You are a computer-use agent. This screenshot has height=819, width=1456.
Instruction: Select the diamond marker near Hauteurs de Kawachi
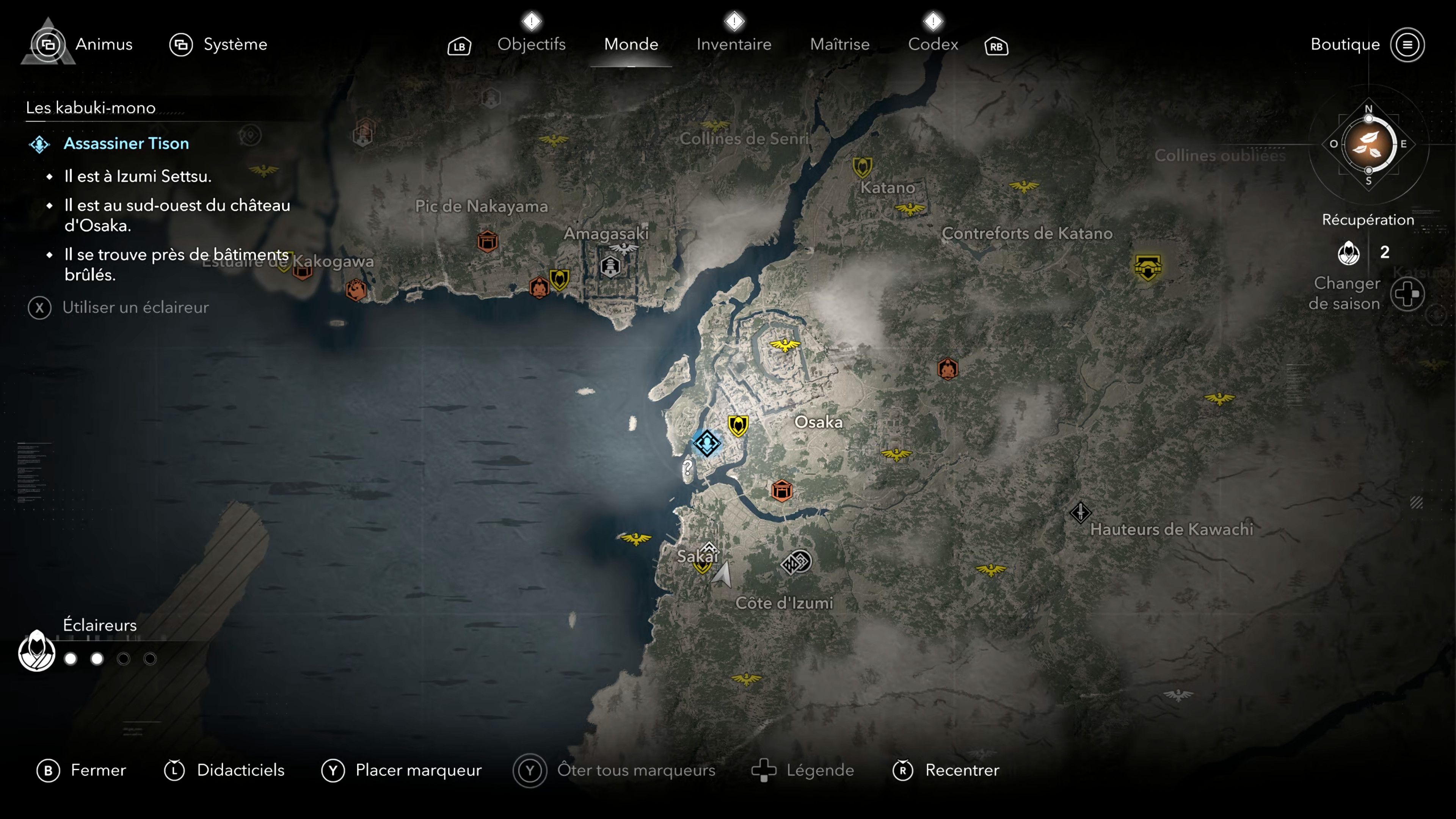[x=1080, y=513]
